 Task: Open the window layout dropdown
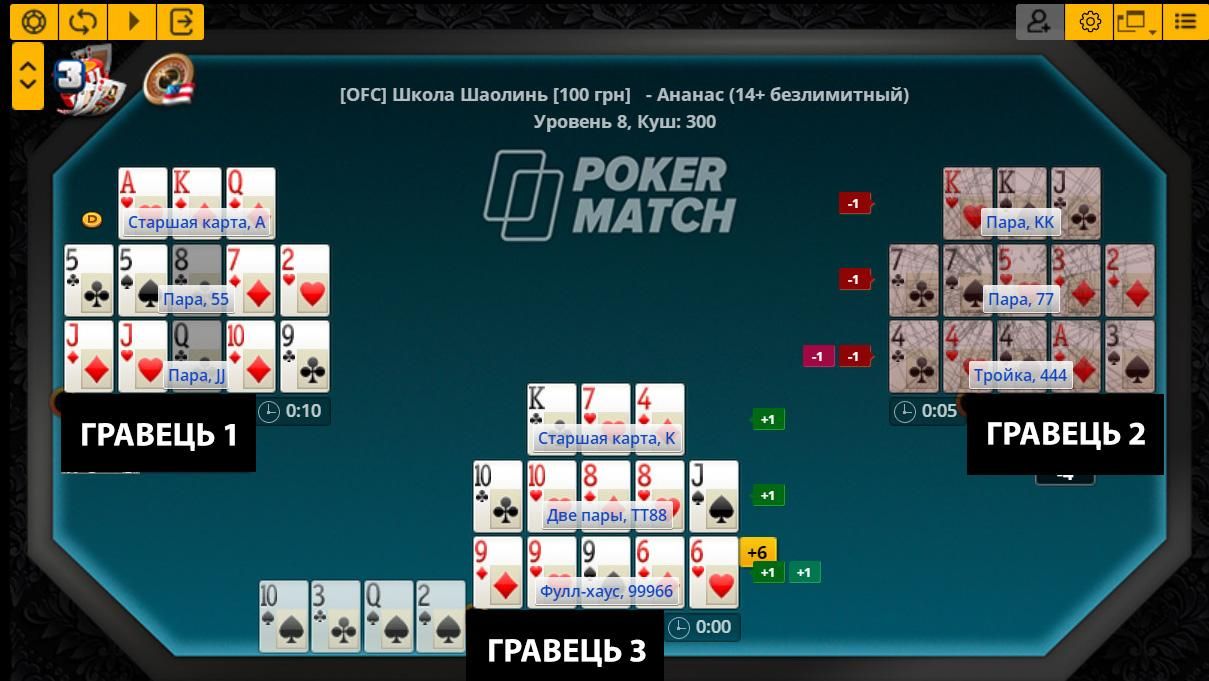click(x=1137, y=22)
